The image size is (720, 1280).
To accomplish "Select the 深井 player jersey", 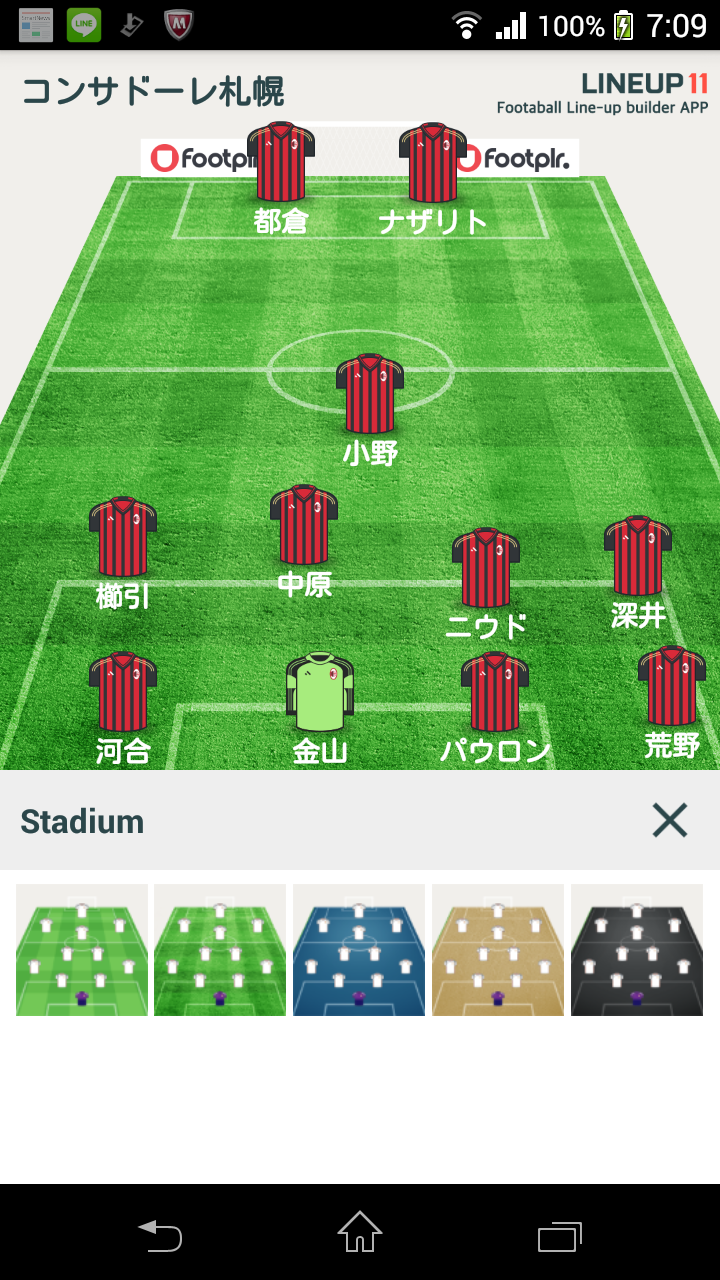I will [638, 556].
